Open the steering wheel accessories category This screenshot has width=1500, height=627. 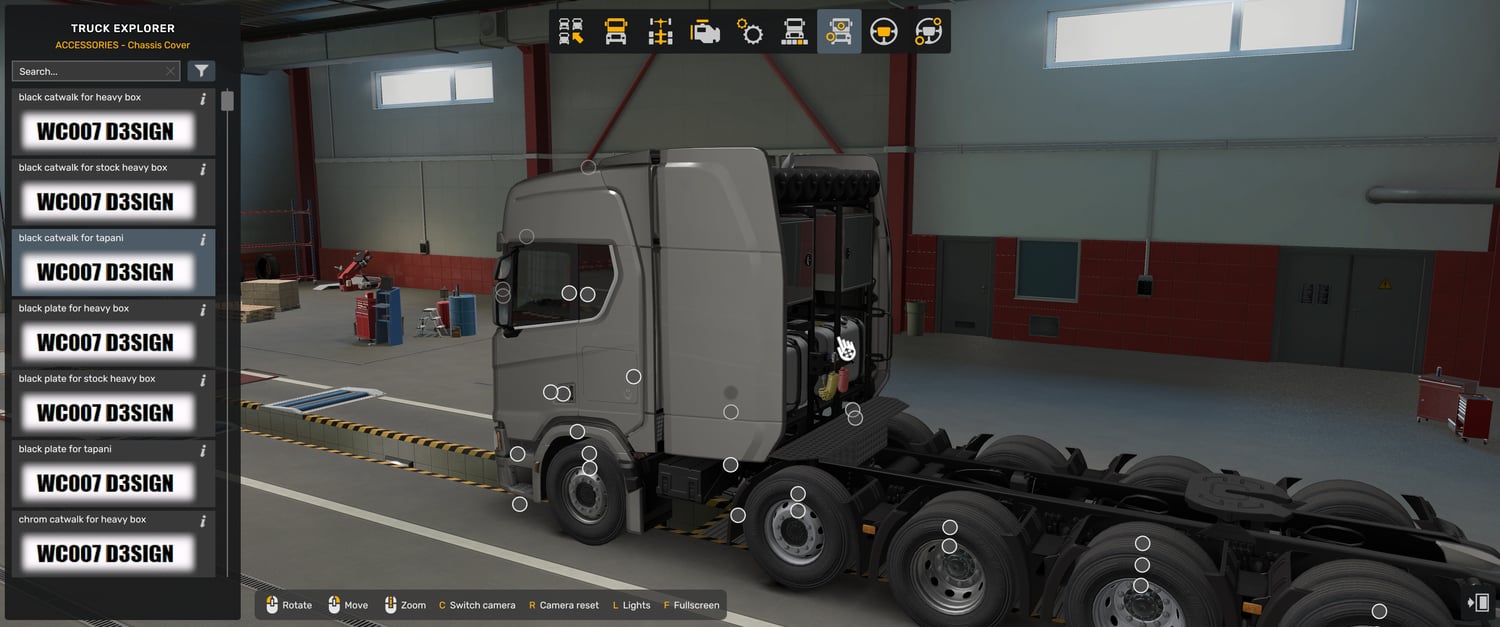[x=928, y=32]
